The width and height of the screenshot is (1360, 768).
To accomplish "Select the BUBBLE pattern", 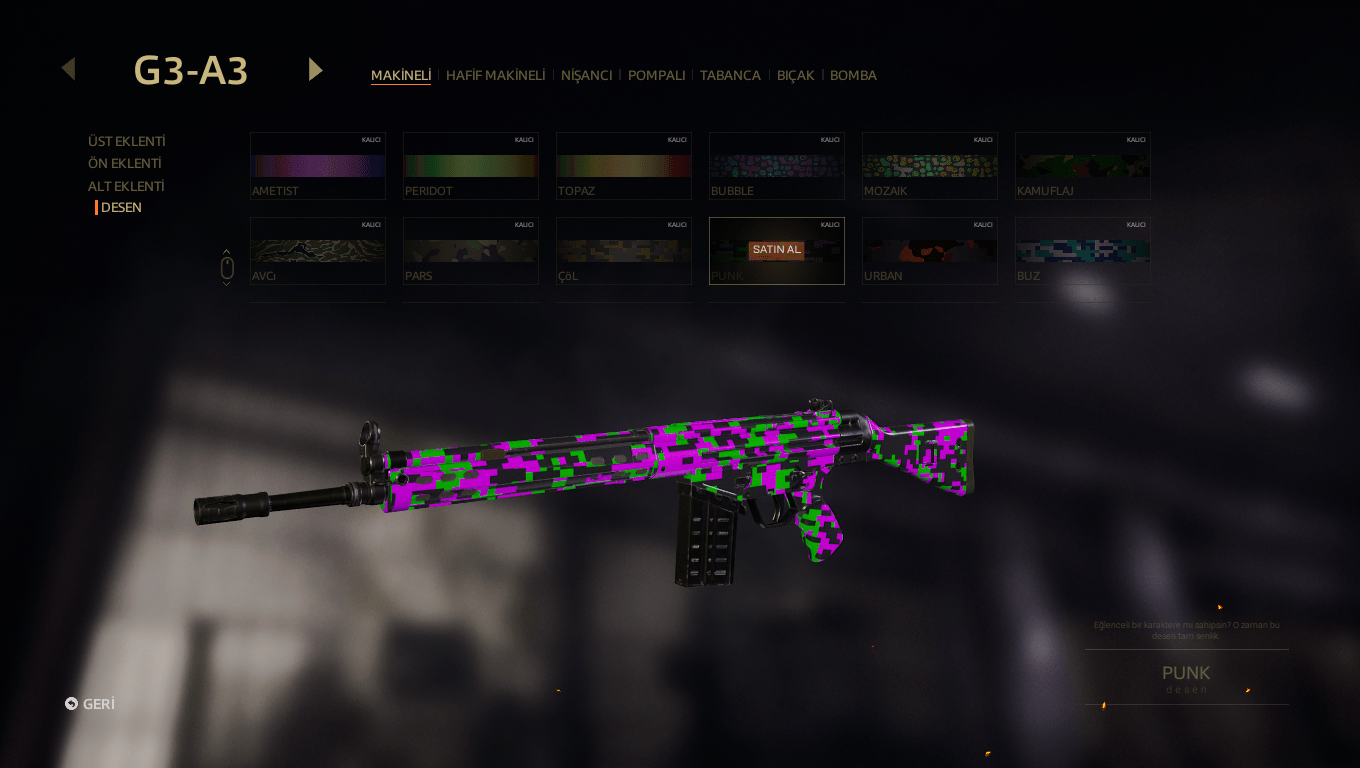I will 777,166.
